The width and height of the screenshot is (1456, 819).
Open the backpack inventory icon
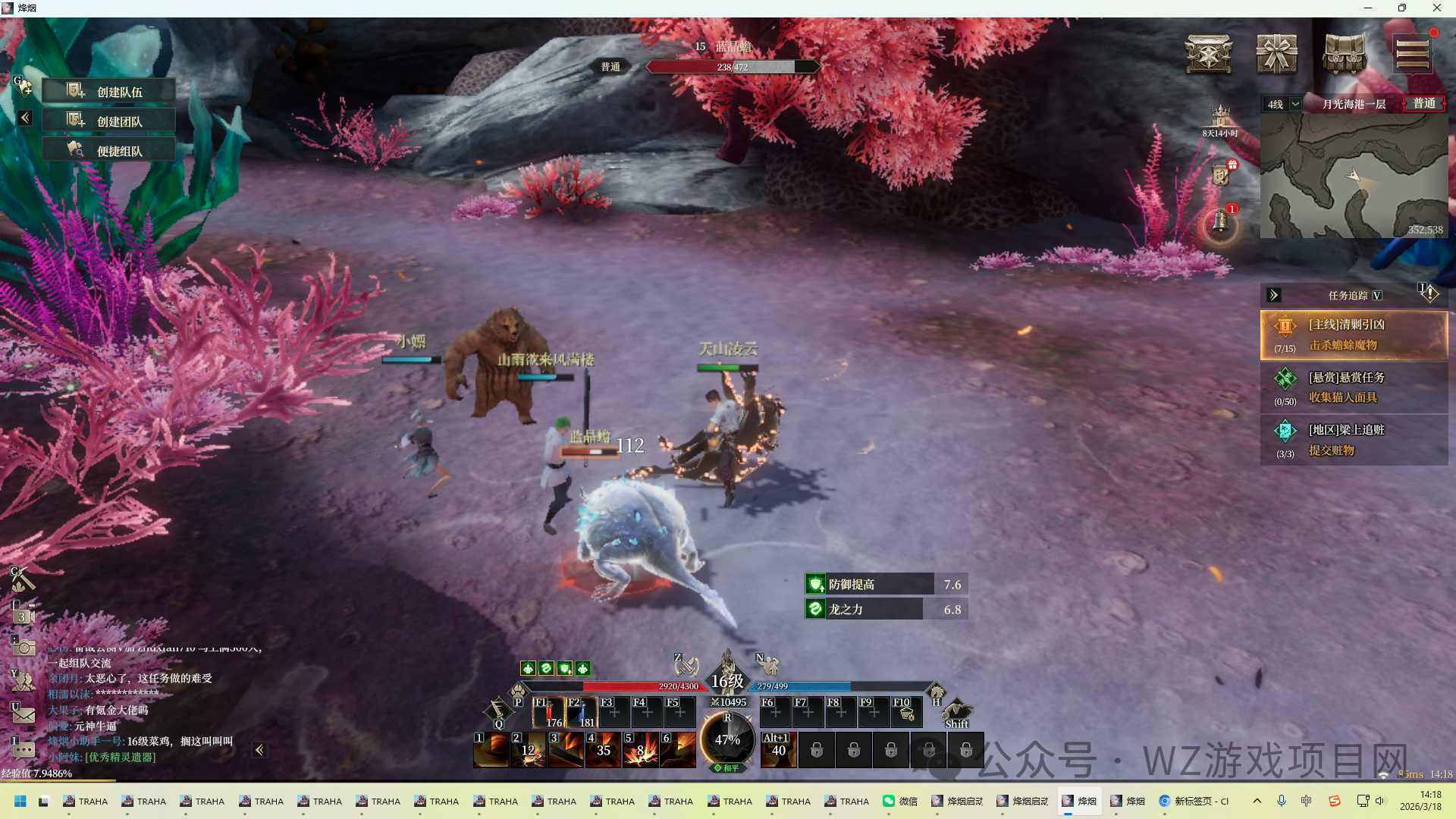coord(1344,54)
